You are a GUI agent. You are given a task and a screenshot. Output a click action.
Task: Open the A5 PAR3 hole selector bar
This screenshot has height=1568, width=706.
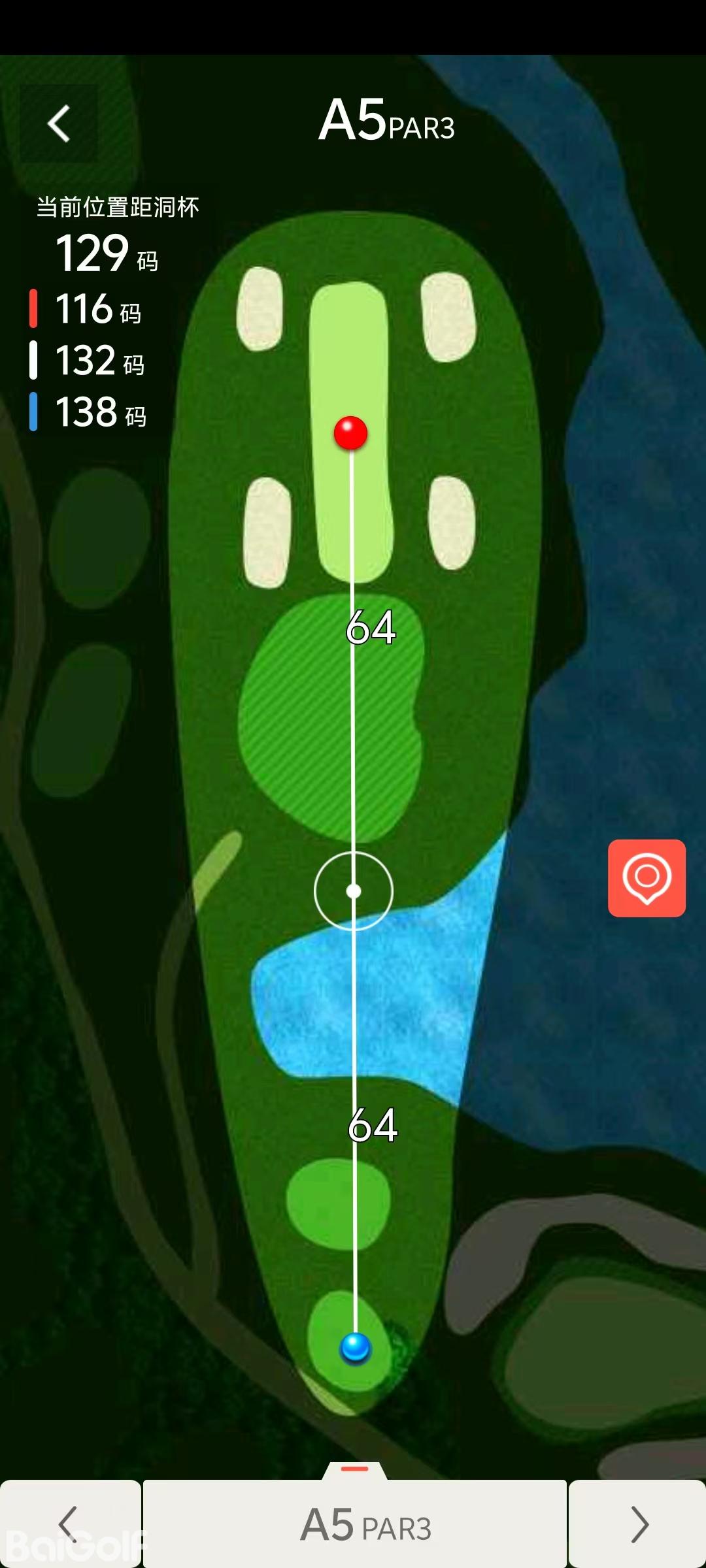click(x=355, y=1524)
